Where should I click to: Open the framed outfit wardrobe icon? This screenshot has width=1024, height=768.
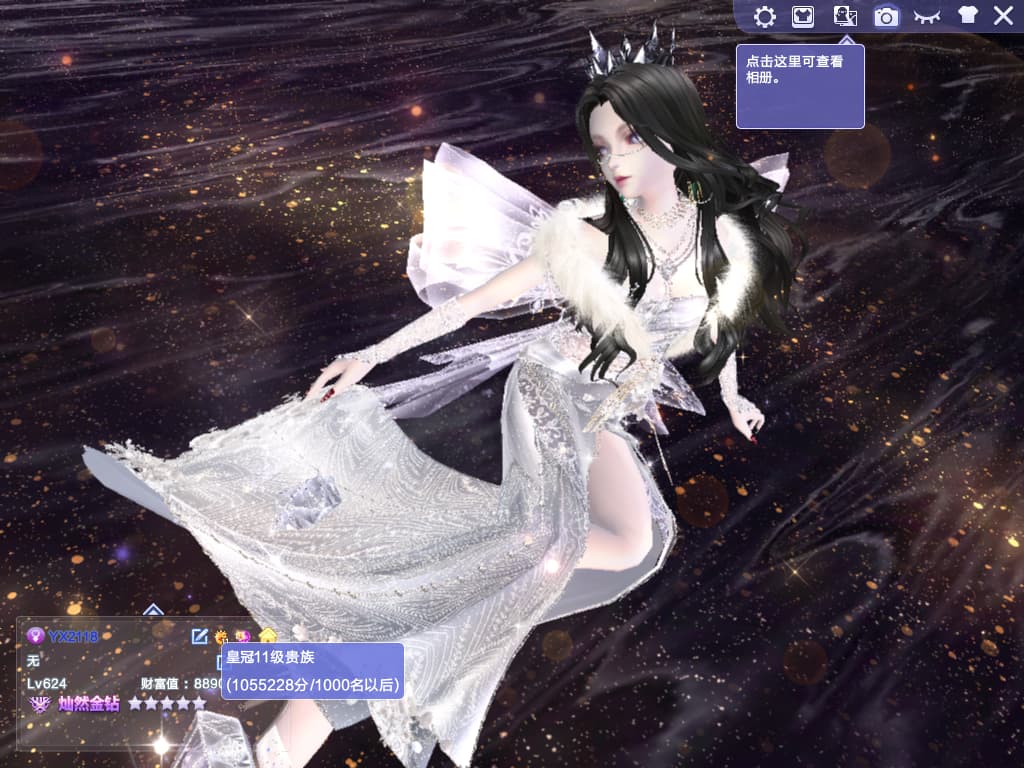point(804,16)
